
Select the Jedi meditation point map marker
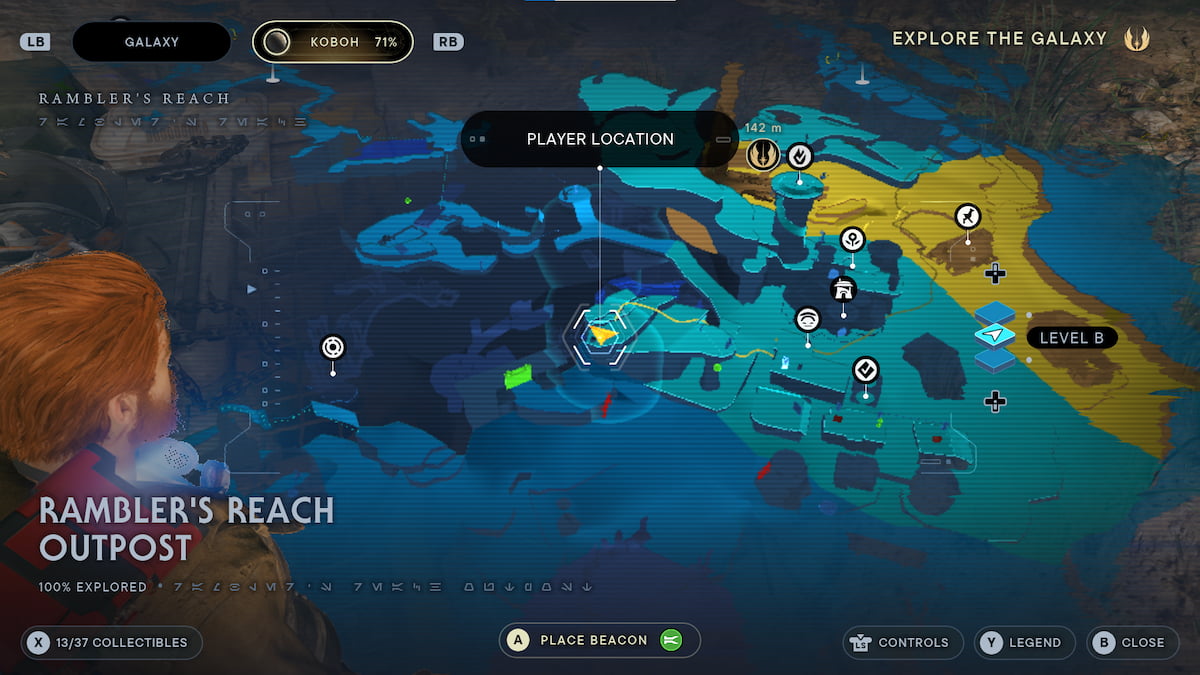coord(763,155)
